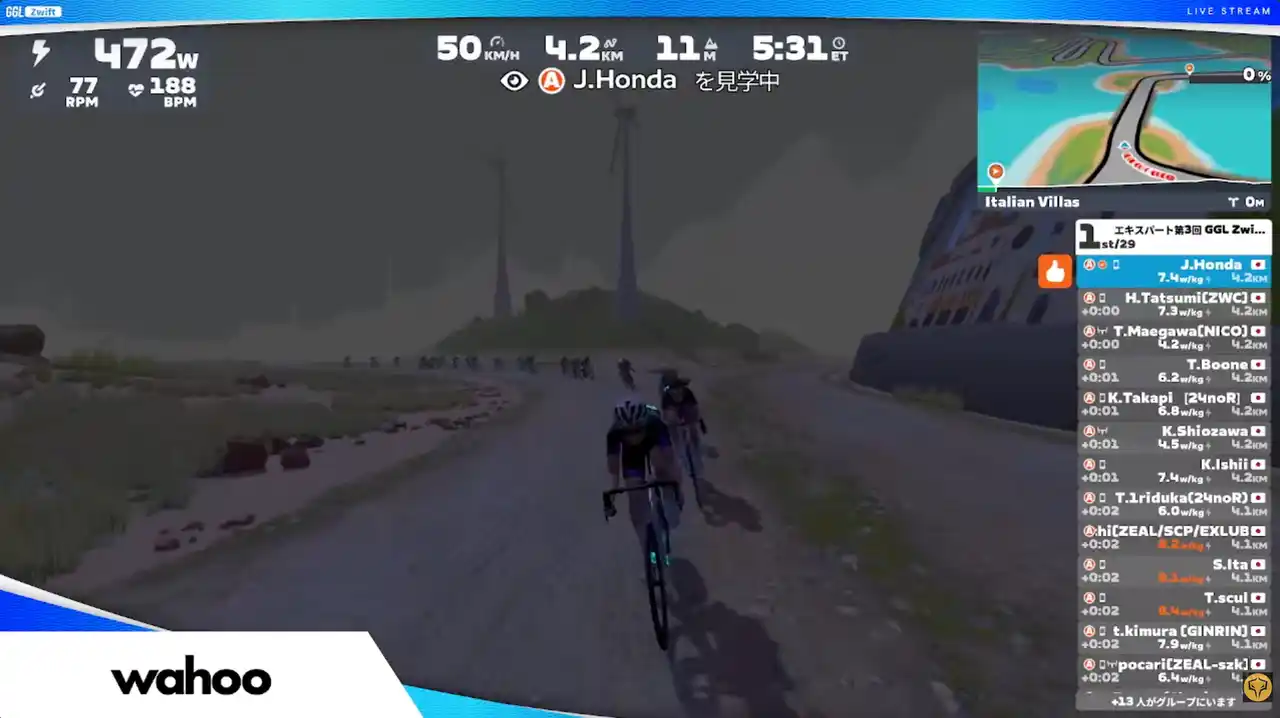
Task: Click the gold emblem icon under the rider list
Action: tap(1257, 688)
